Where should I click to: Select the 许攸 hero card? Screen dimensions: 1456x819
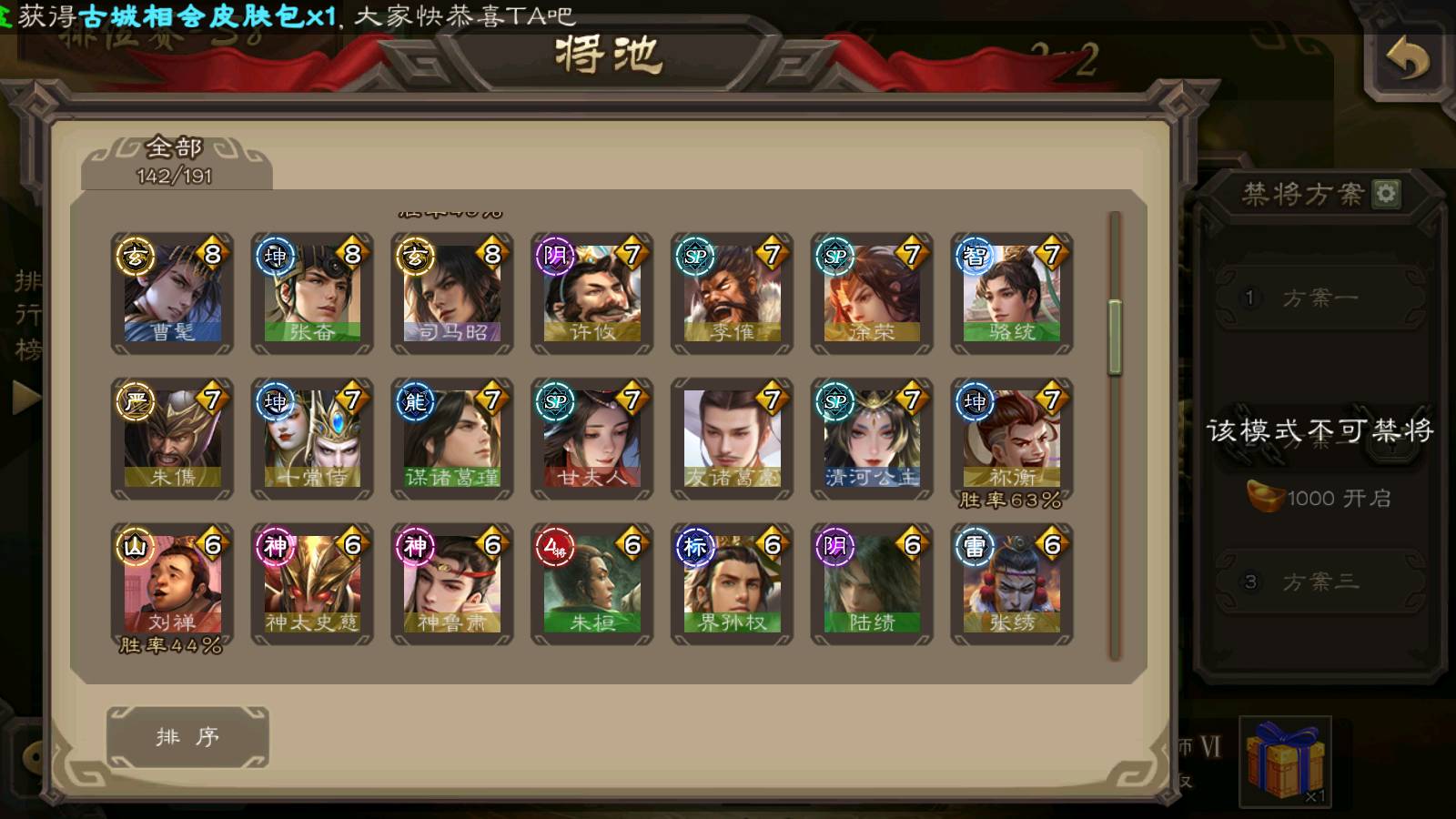click(x=592, y=293)
